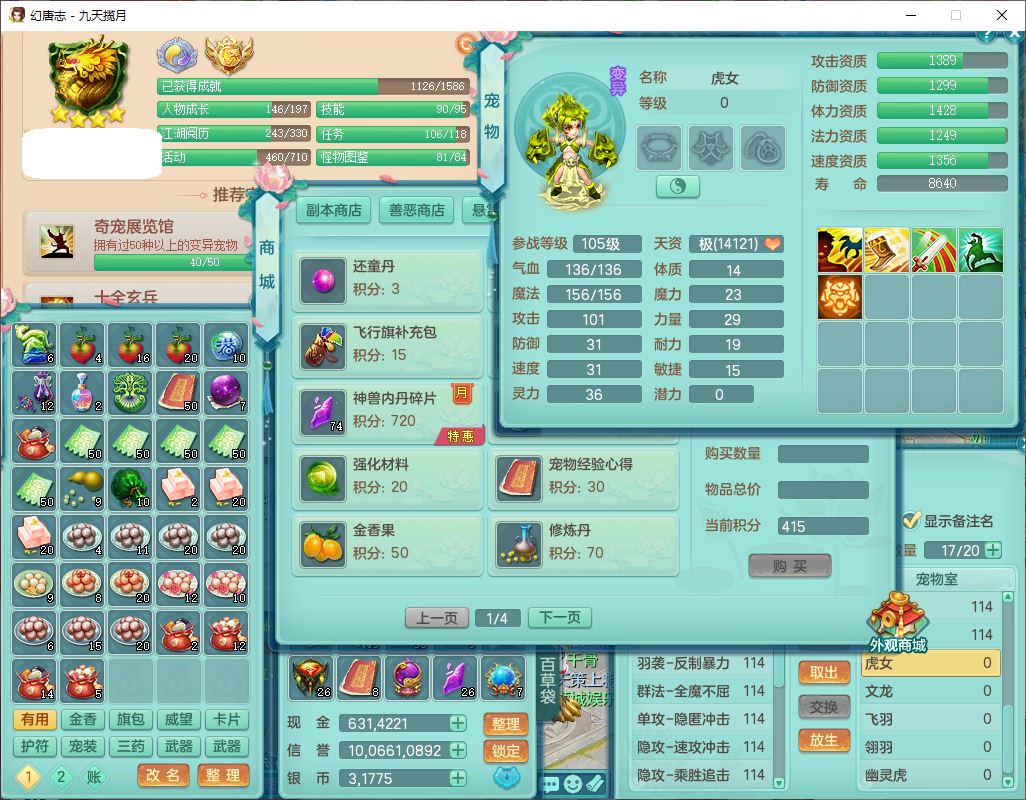Click 取出 to withdraw the pet
The width and height of the screenshot is (1026, 800).
(x=824, y=673)
